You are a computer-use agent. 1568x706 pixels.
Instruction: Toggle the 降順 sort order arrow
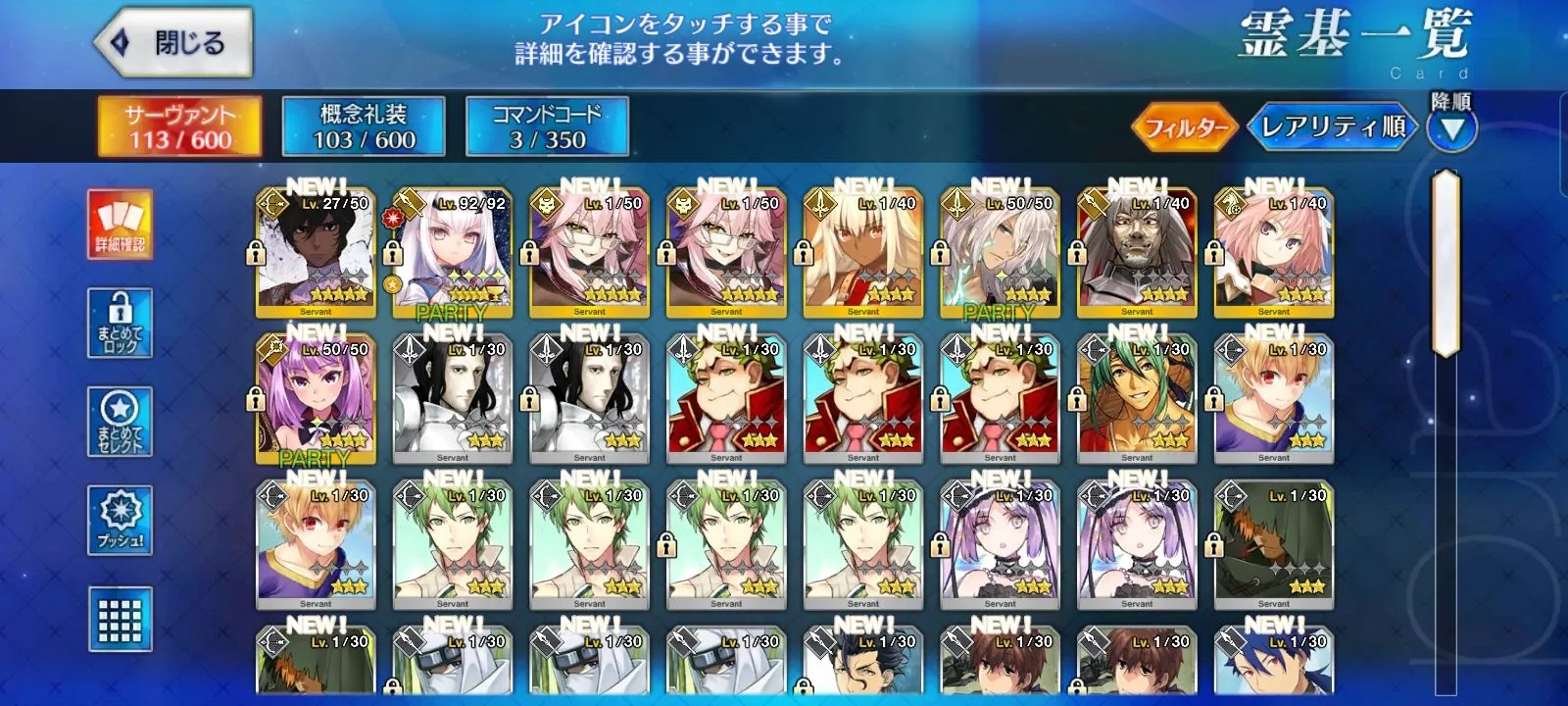tap(1450, 128)
